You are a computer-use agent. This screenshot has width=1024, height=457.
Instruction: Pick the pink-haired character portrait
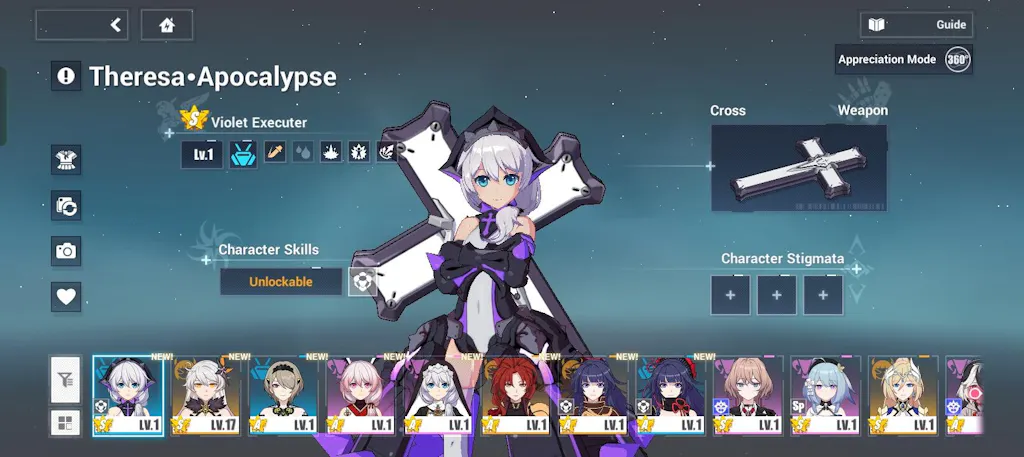pos(361,395)
